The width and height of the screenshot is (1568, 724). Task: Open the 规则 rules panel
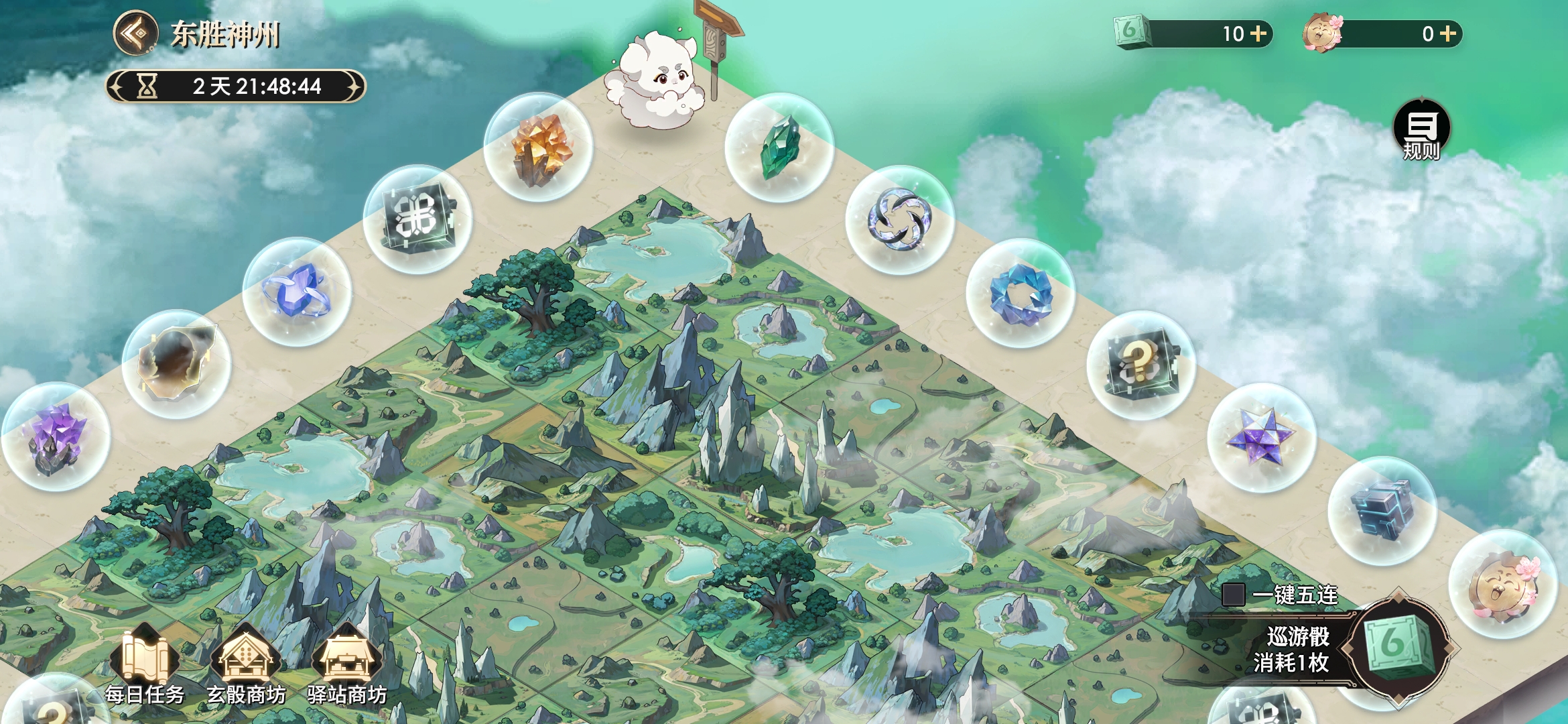(x=1421, y=129)
